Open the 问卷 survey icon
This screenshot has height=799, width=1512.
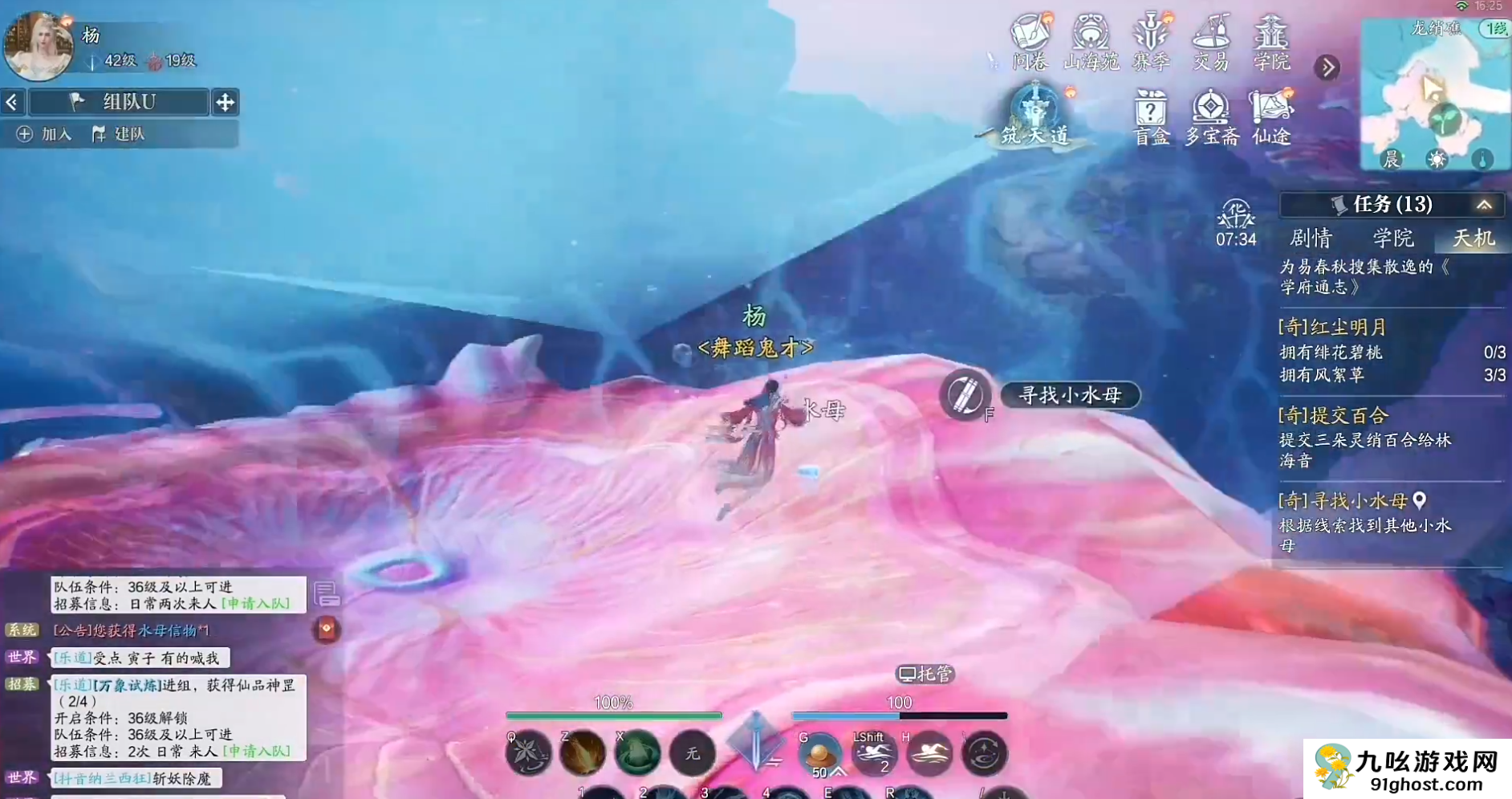point(1030,42)
